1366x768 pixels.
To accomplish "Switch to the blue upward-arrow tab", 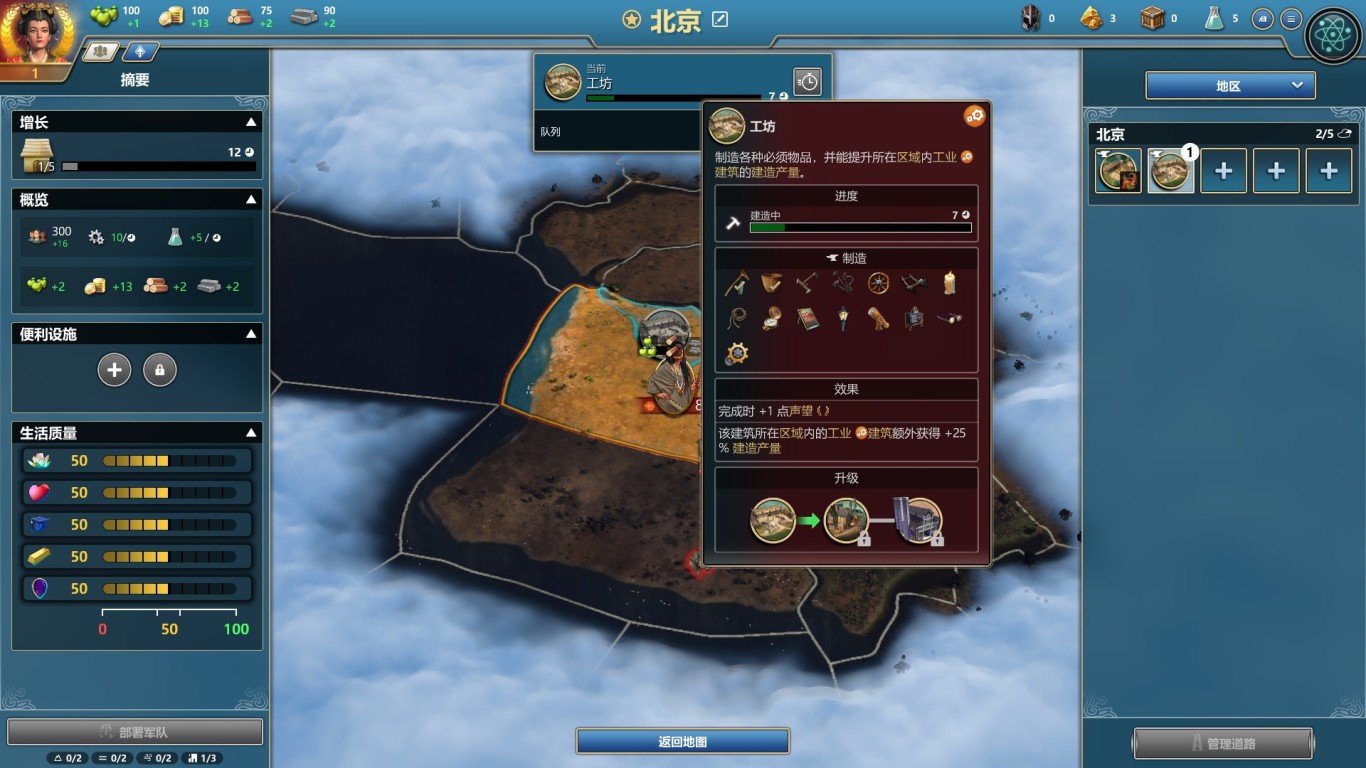I will [x=140, y=51].
